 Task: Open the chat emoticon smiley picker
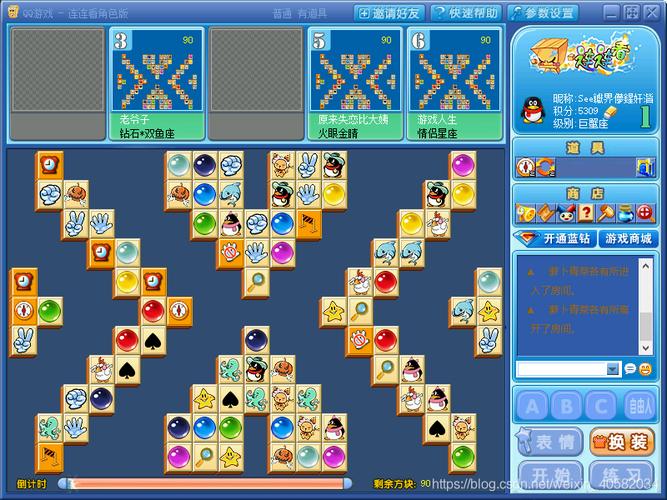632,369
